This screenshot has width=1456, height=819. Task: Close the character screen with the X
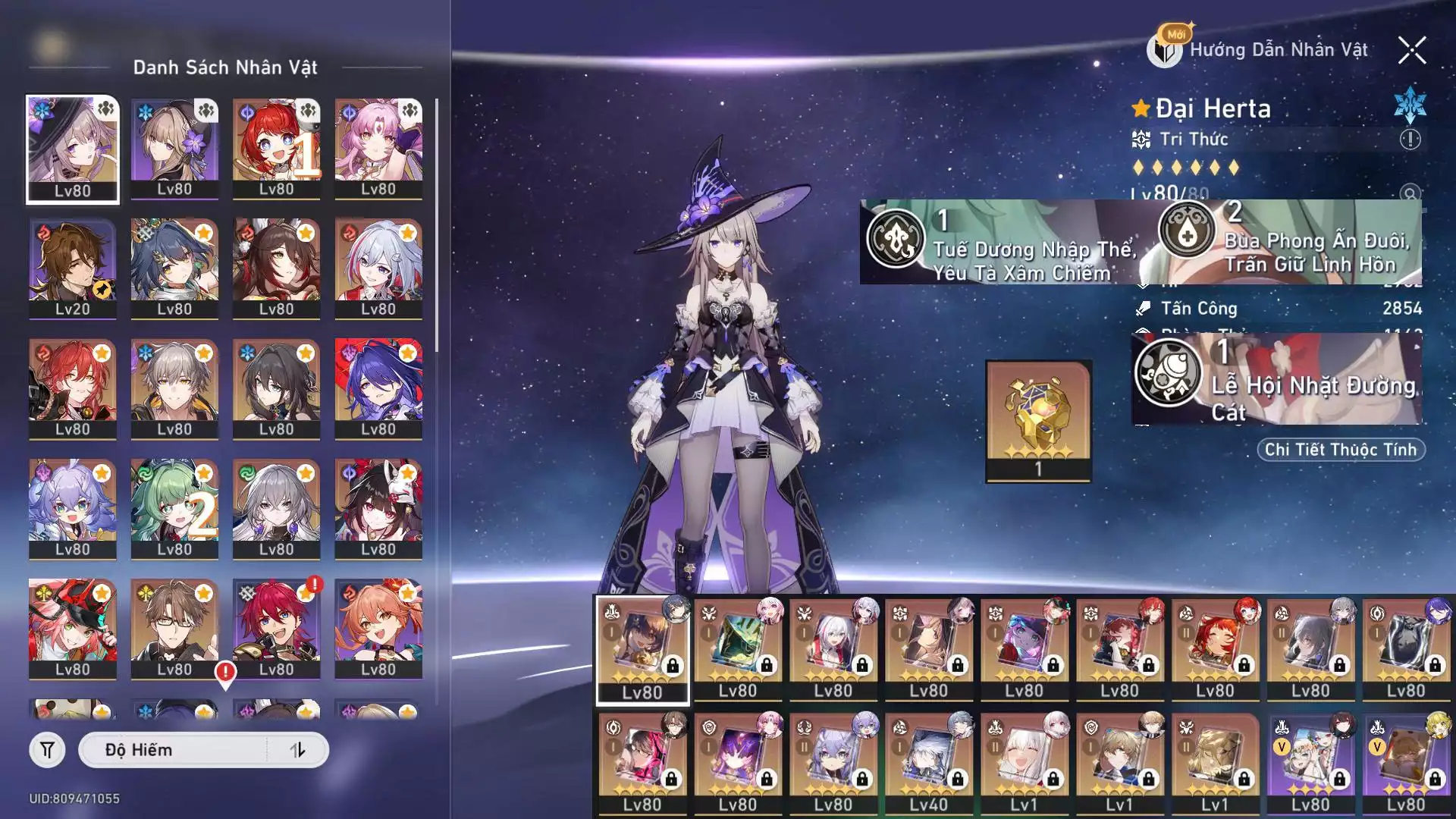[x=1411, y=51]
